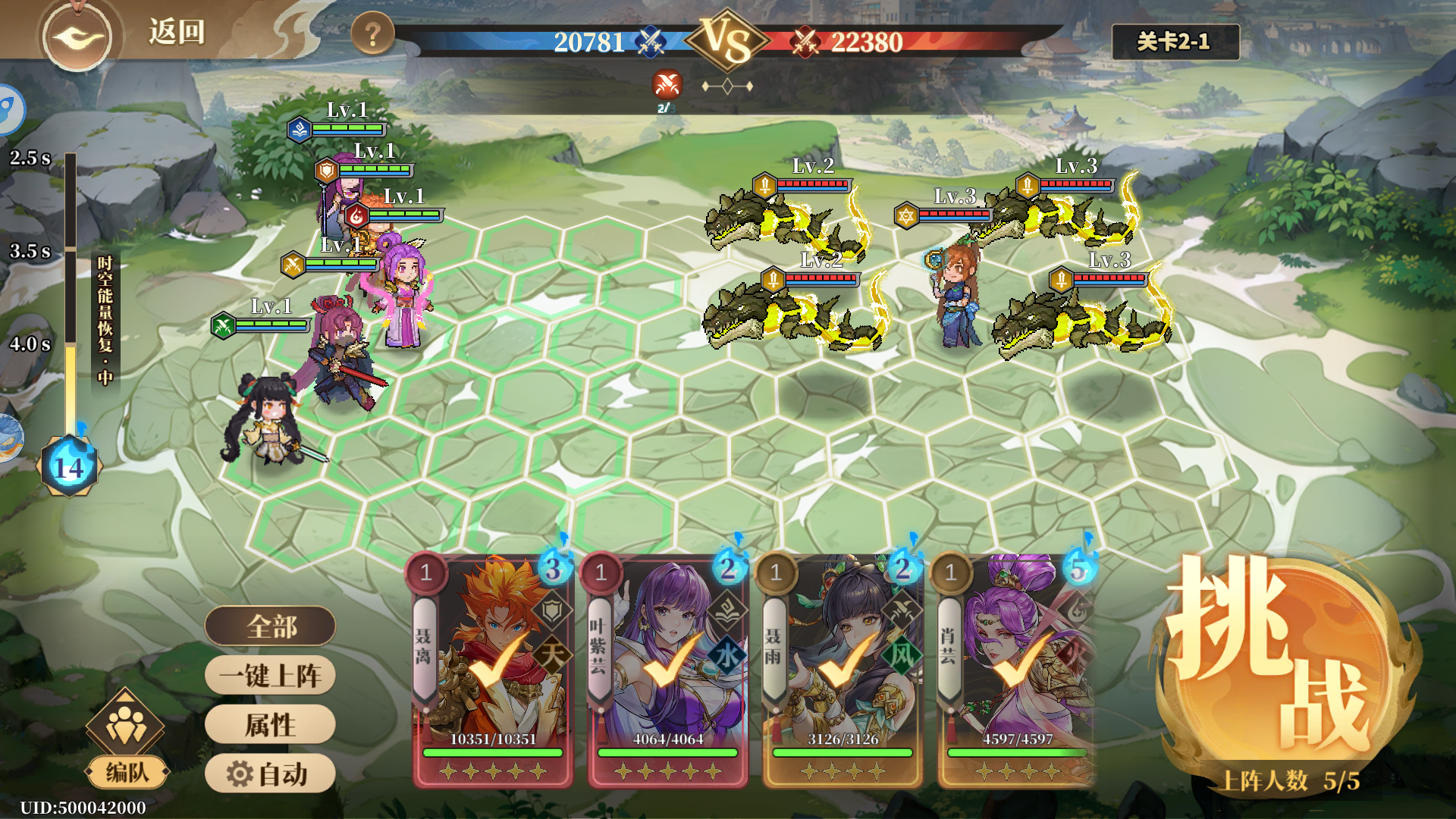Open the question mark help button

[x=372, y=34]
